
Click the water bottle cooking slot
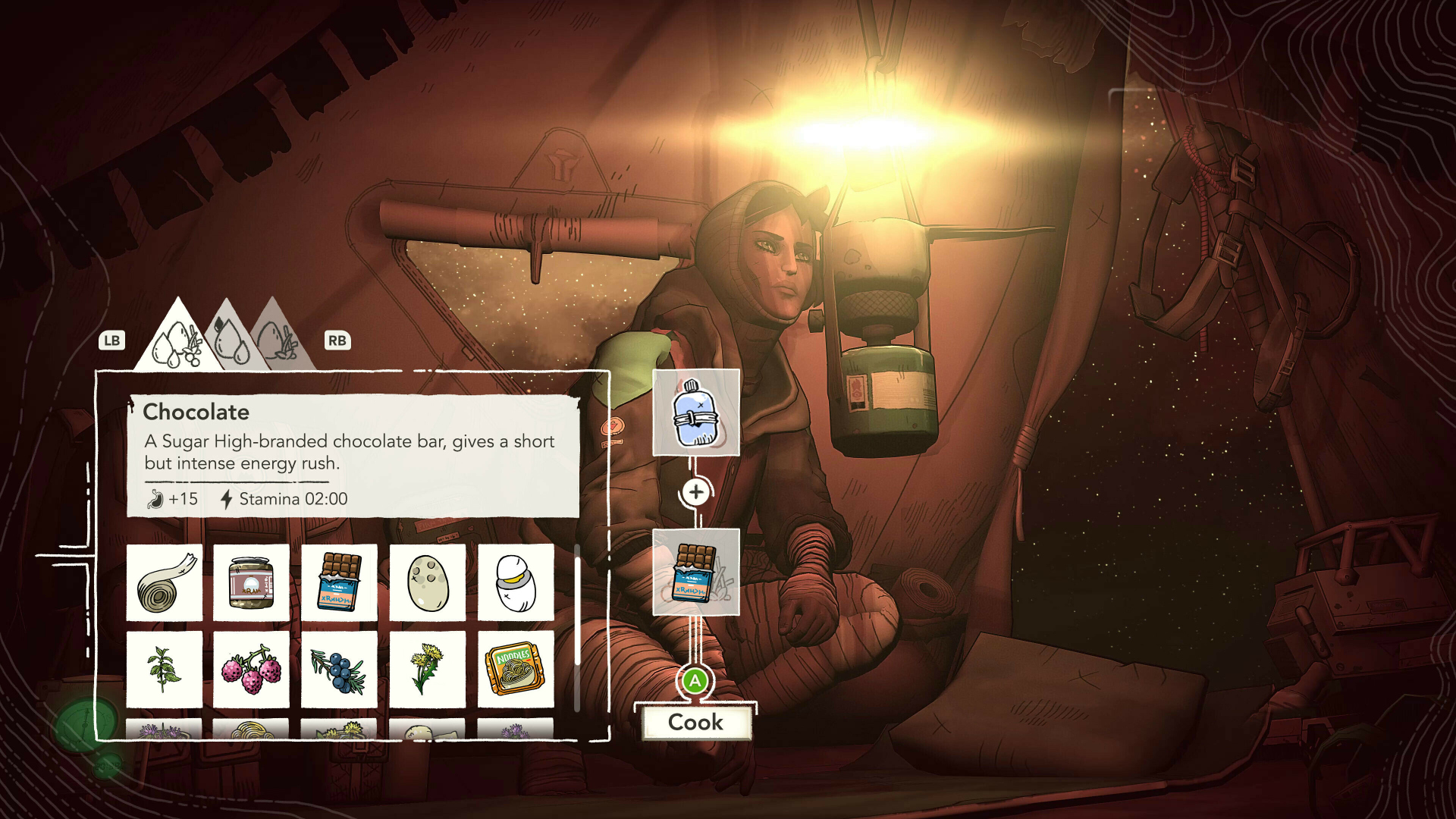pos(695,413)
